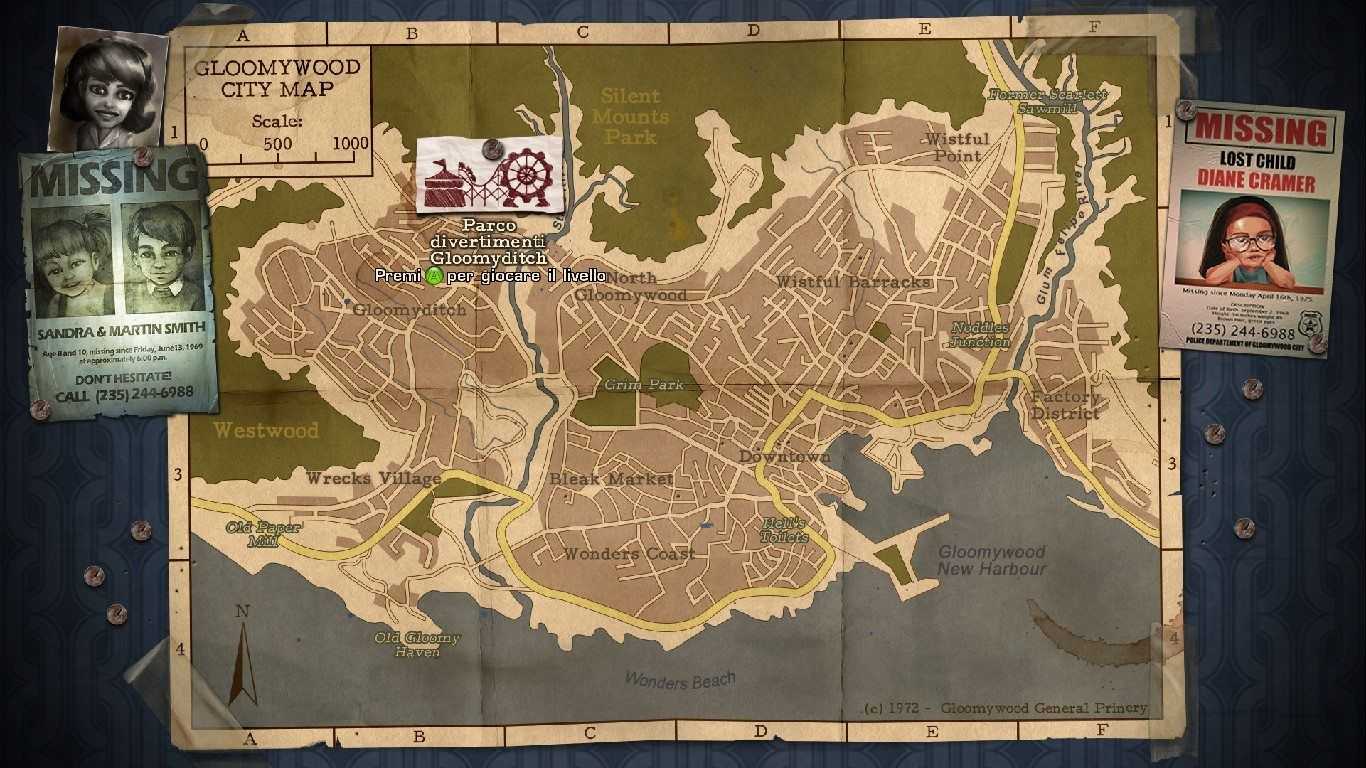Select the Gloomyditch amusement park level note

tap(489, 176)
